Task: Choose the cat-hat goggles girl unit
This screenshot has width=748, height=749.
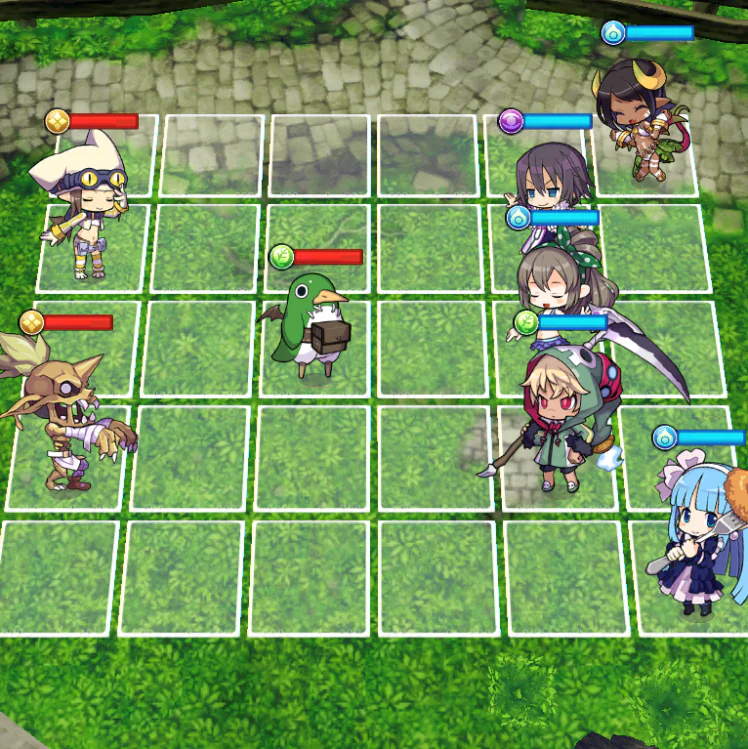Action: [82, 207]
